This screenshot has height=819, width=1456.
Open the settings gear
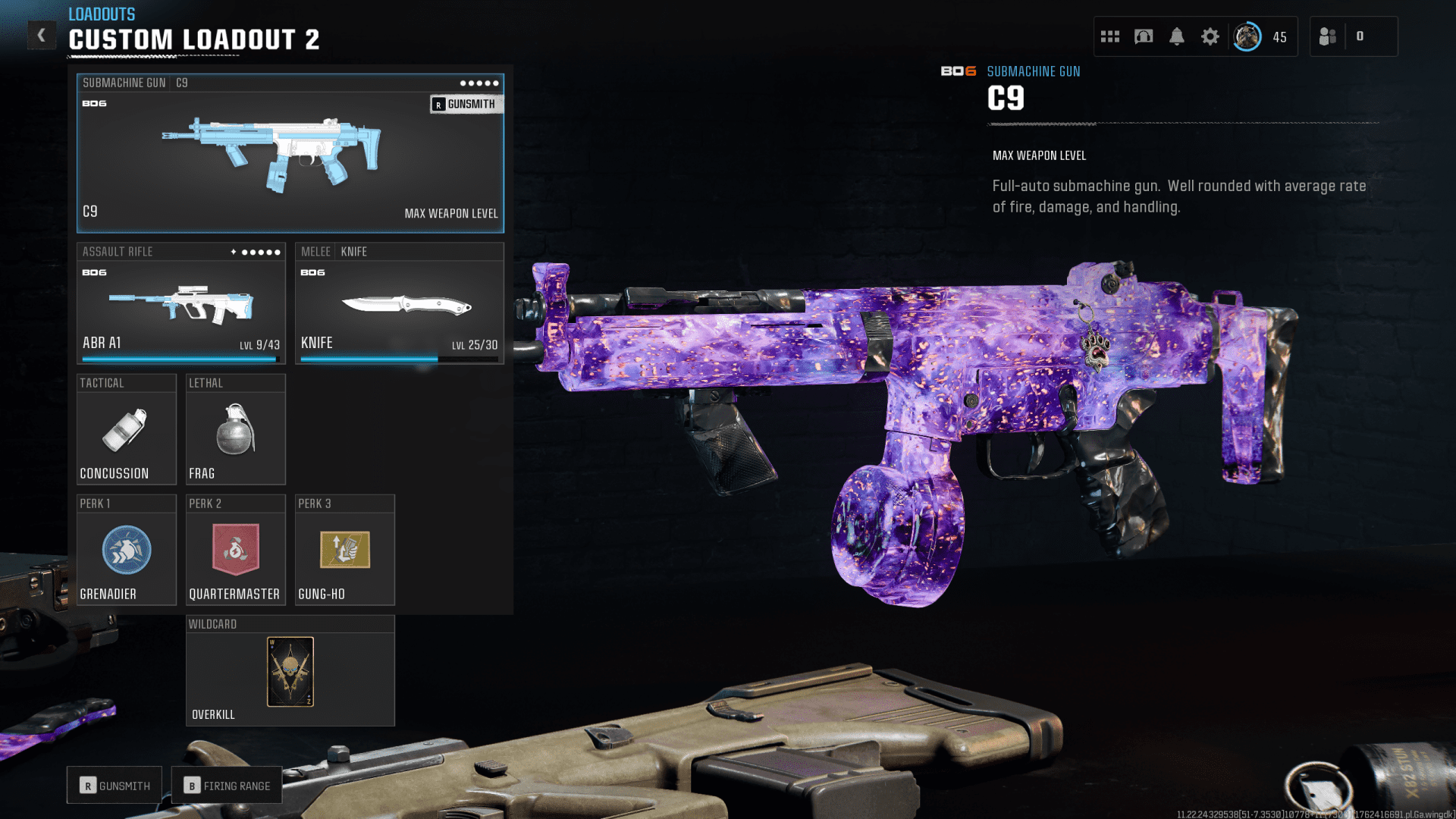[x=1210, y=36]
